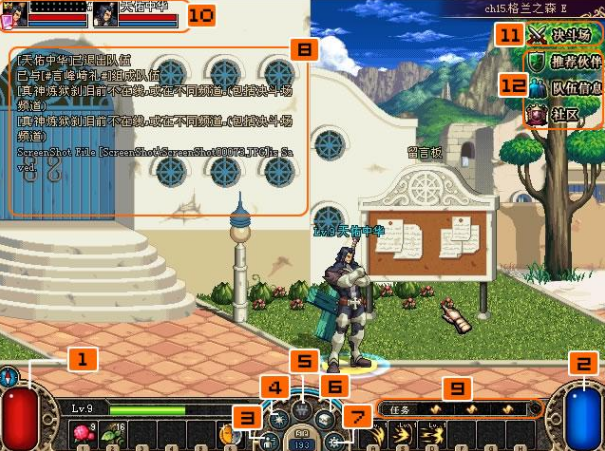Use the red rose item in the hotbar

point(82,433)
